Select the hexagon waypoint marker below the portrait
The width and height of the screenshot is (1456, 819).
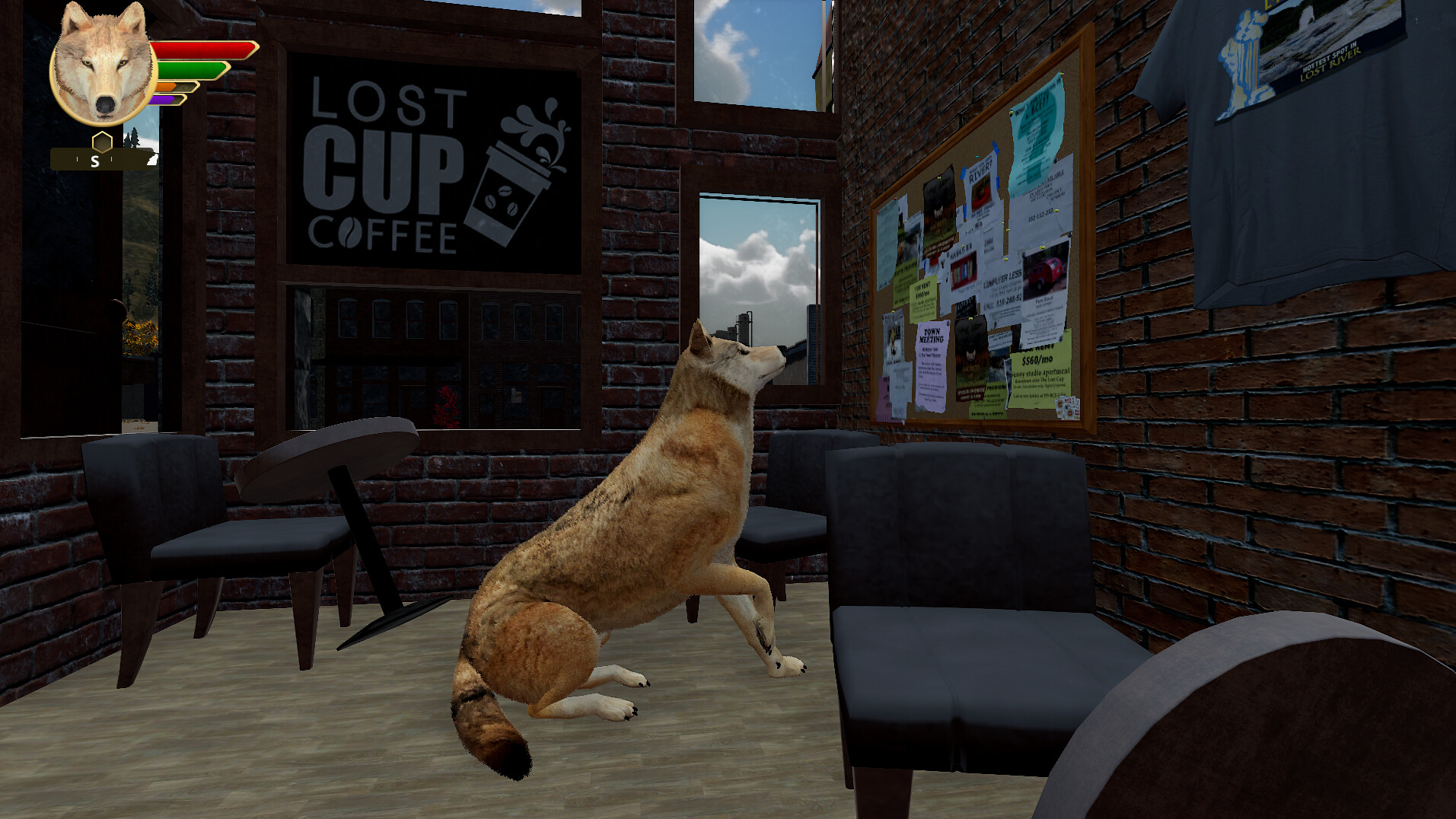pos(102,142)
